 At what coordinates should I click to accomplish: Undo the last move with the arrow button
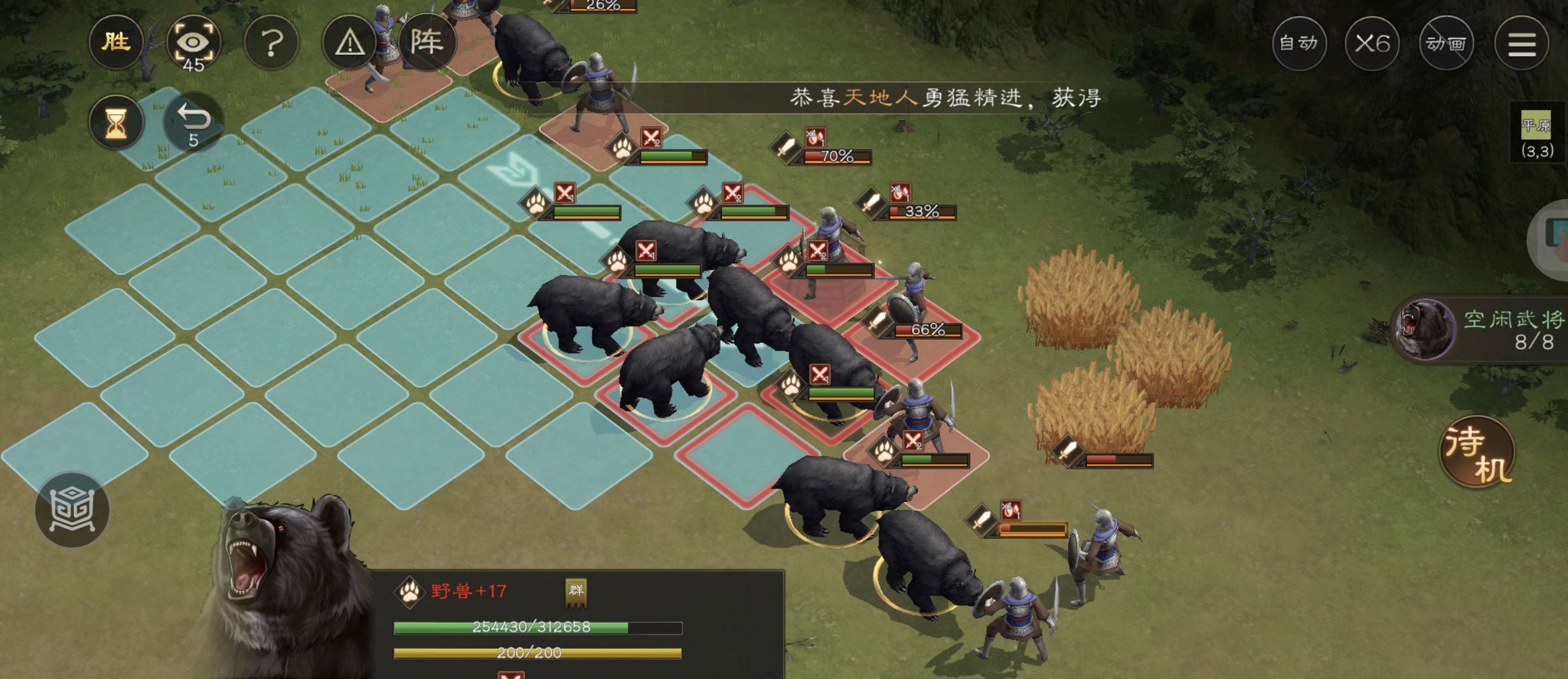click(x=193, y=122)
